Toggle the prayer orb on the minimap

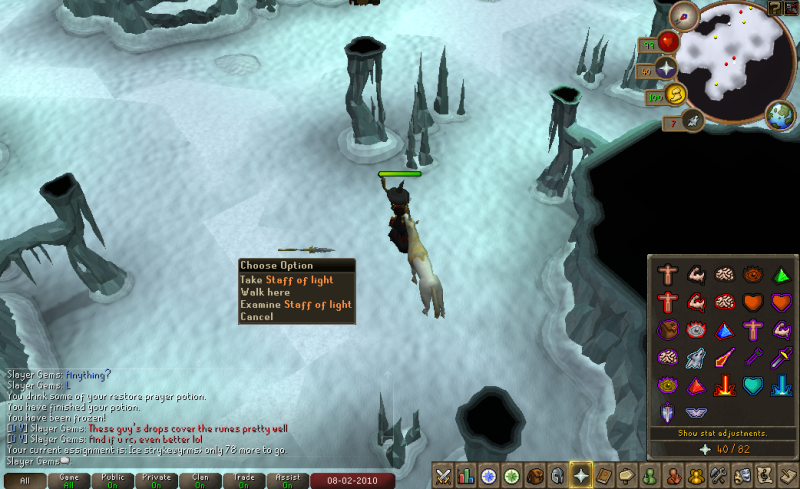click(666, 68)
